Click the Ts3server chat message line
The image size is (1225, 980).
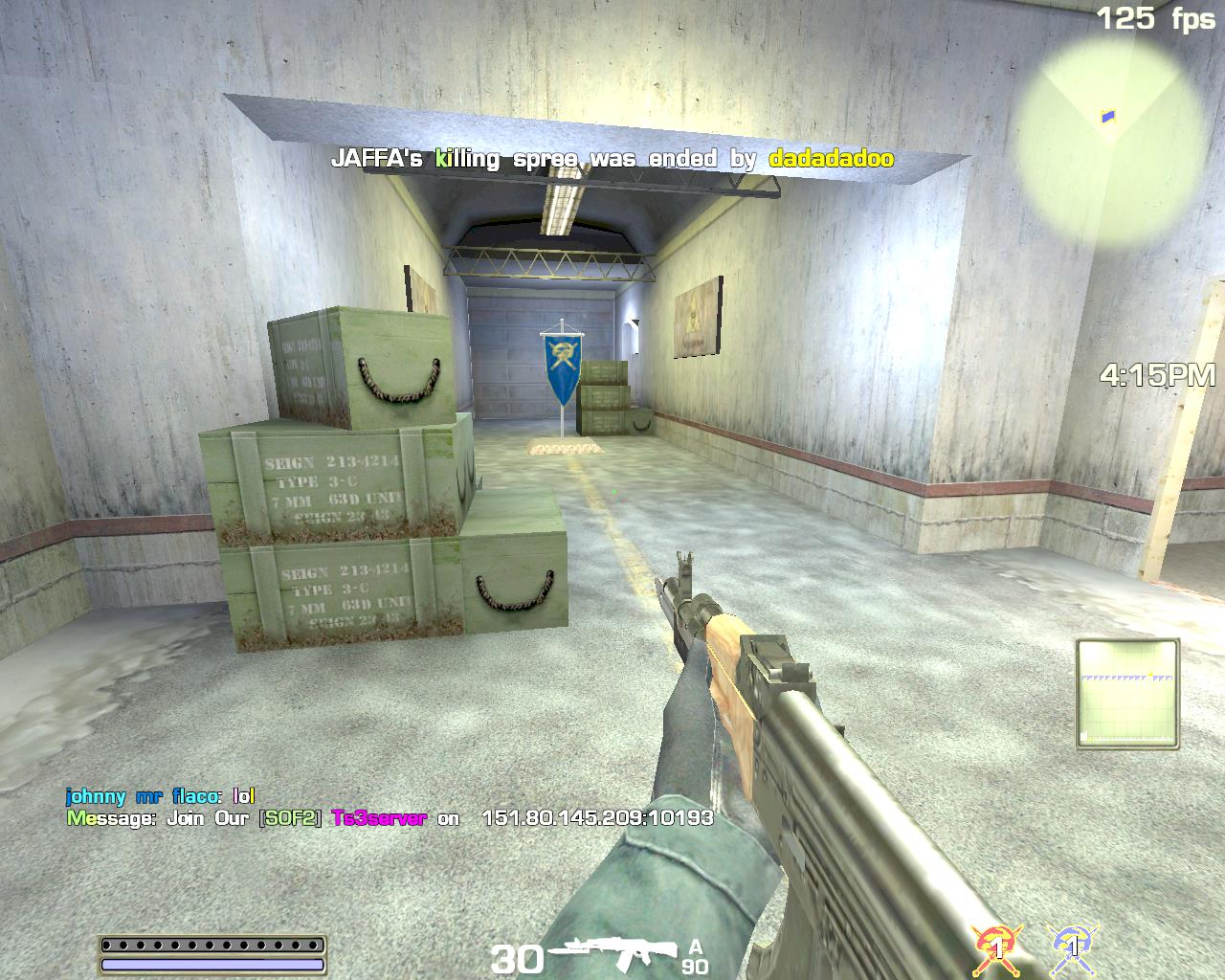coord(390,818)
